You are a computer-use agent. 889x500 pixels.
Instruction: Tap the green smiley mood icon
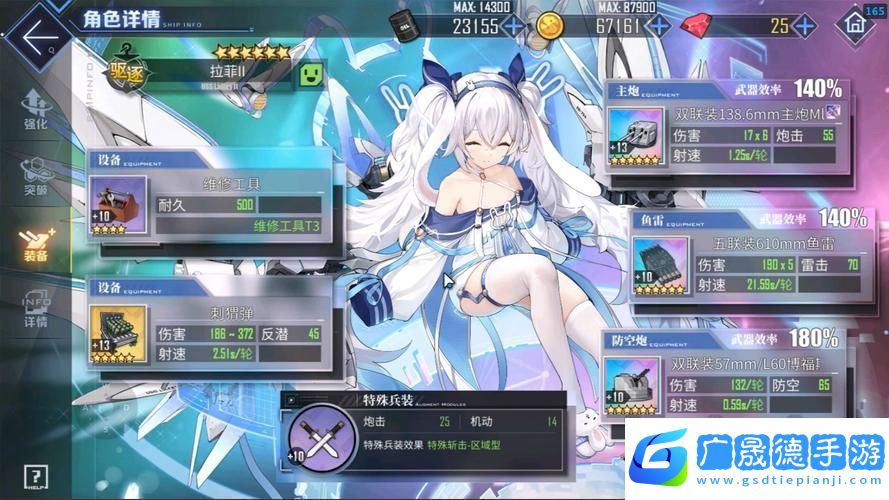312,74
